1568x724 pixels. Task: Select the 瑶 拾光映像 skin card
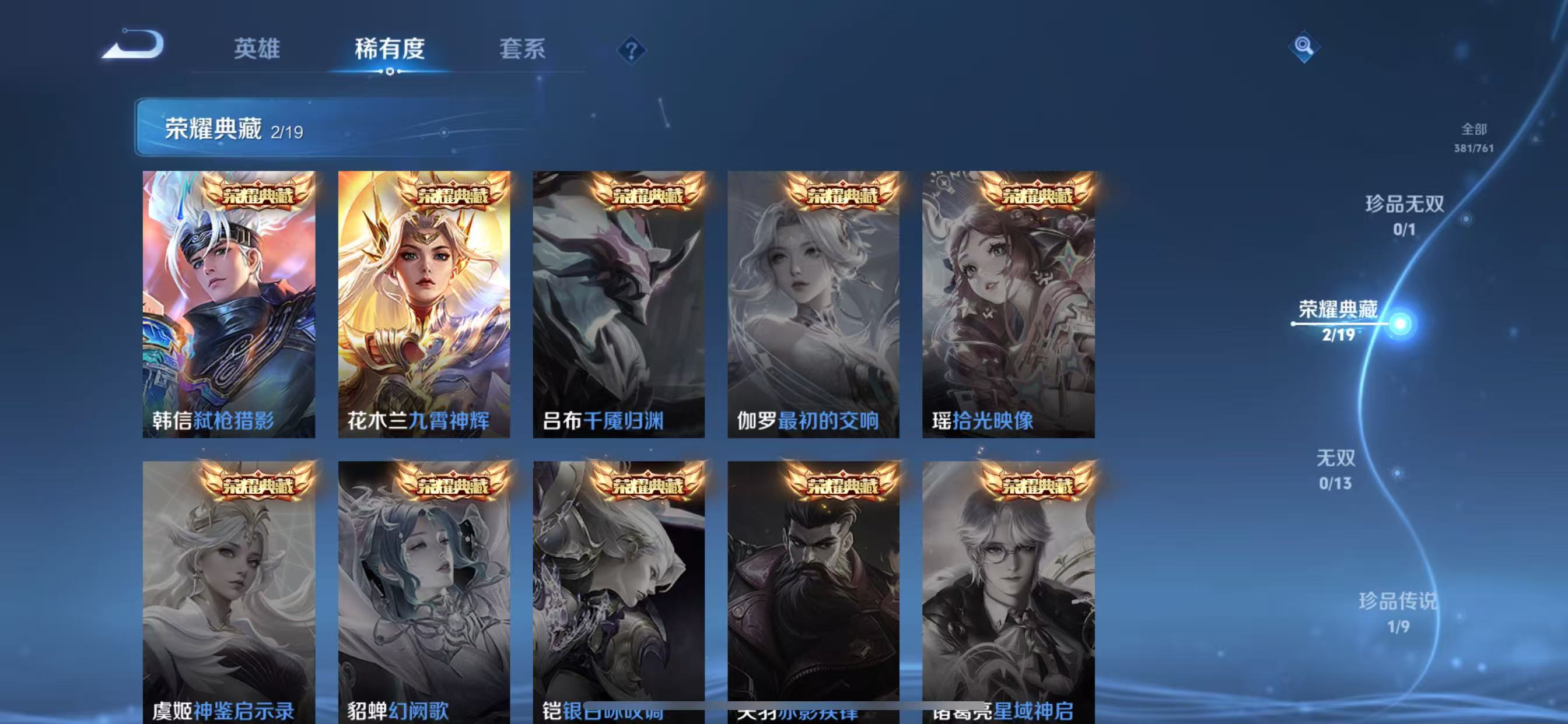(x=1008, y=304)
